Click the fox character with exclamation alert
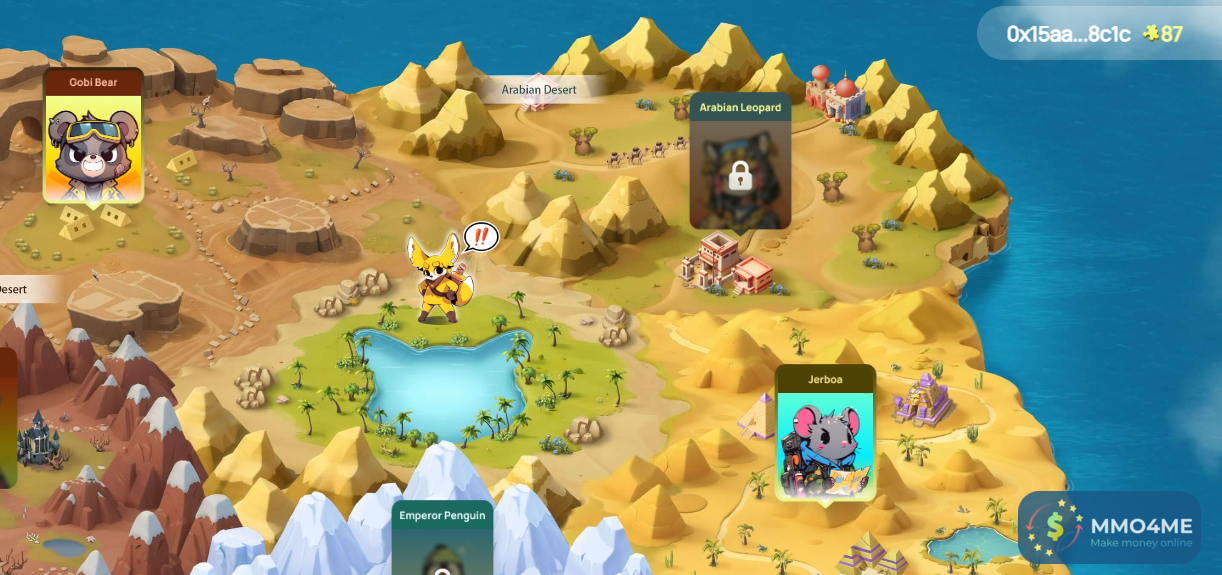This screenshot has height=575, width=1222. [x=440, y=280]
